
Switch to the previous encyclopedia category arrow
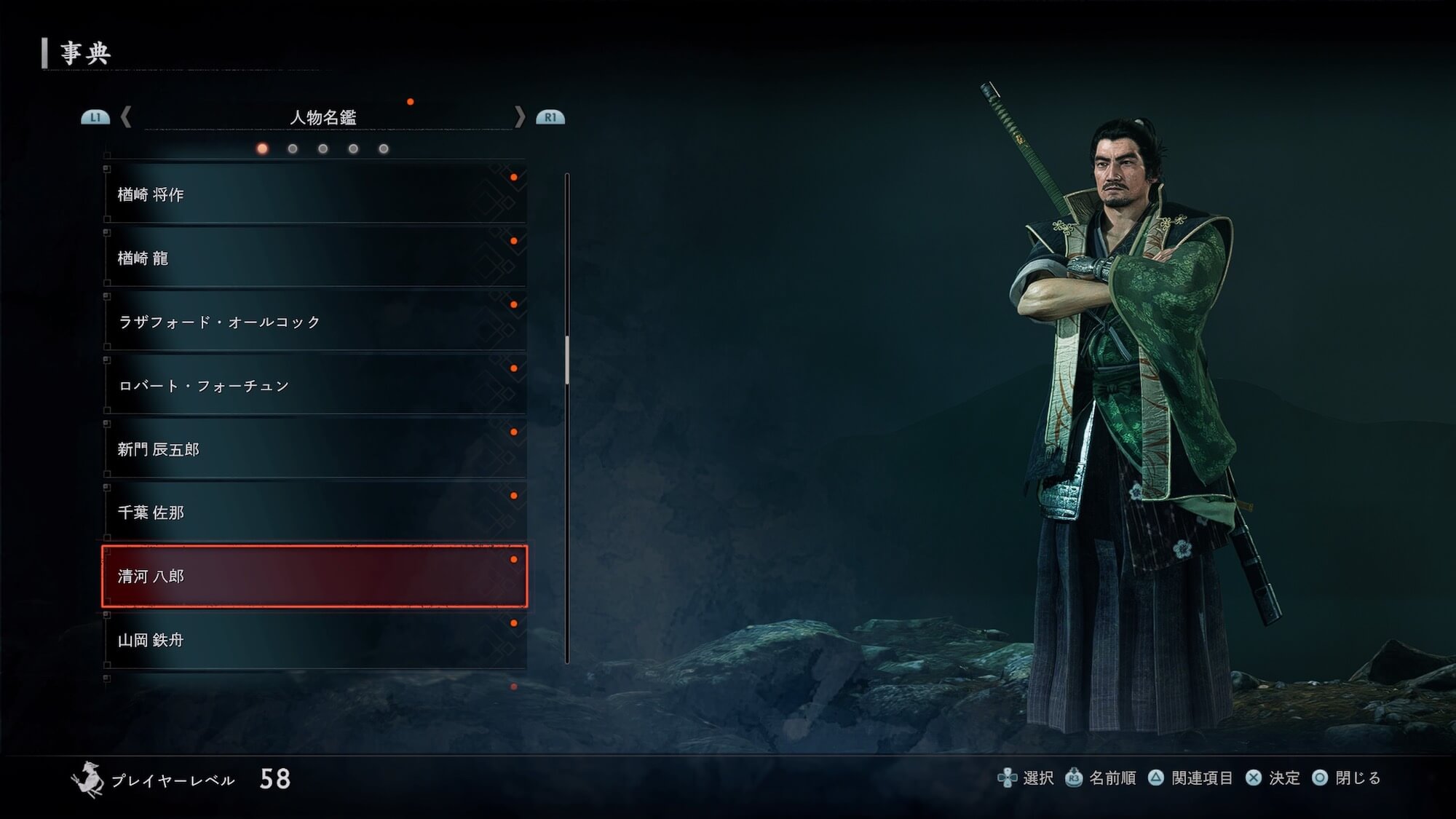pos(126,117)
